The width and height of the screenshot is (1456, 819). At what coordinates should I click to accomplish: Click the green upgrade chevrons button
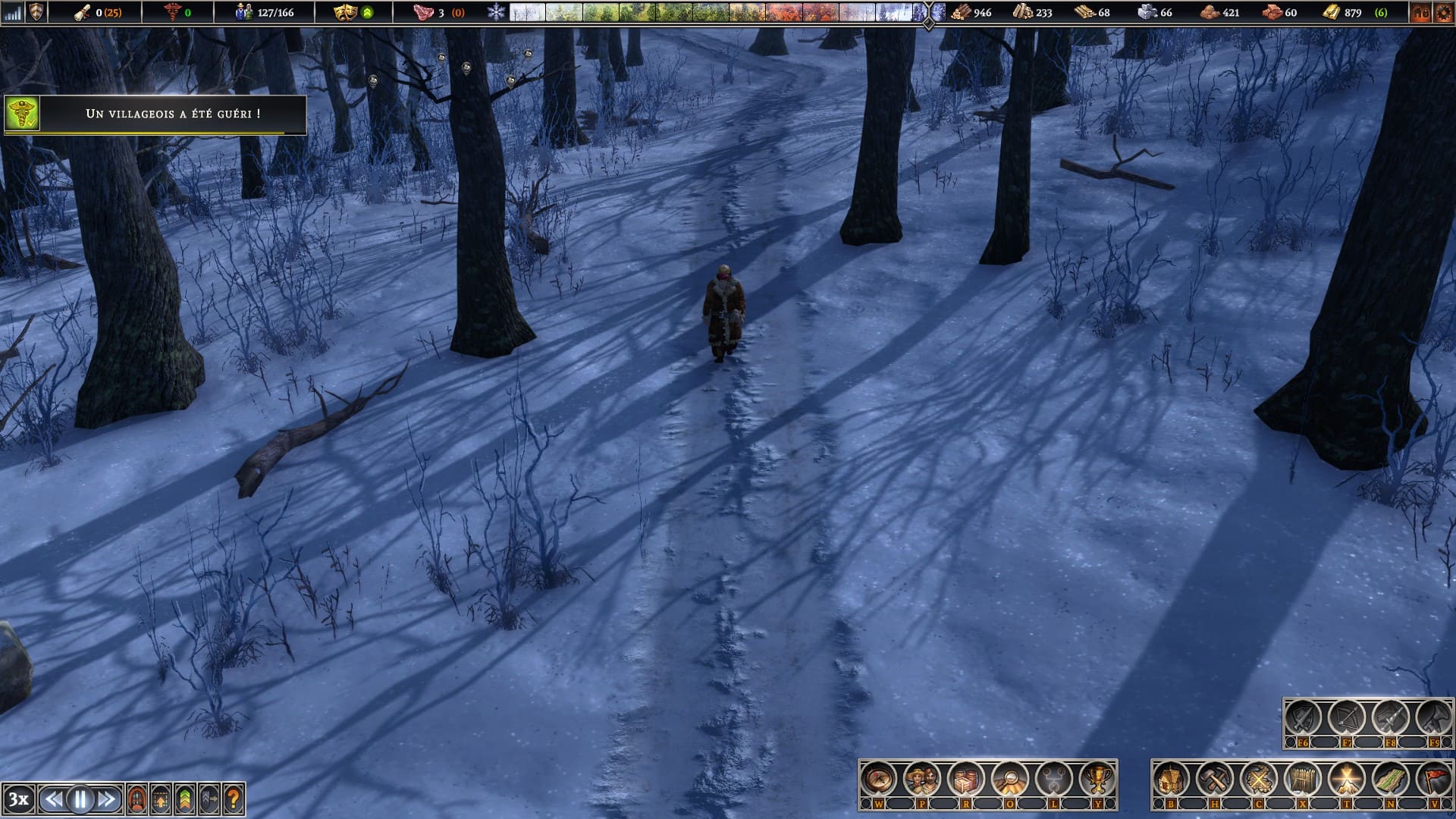tap(185, 799)
